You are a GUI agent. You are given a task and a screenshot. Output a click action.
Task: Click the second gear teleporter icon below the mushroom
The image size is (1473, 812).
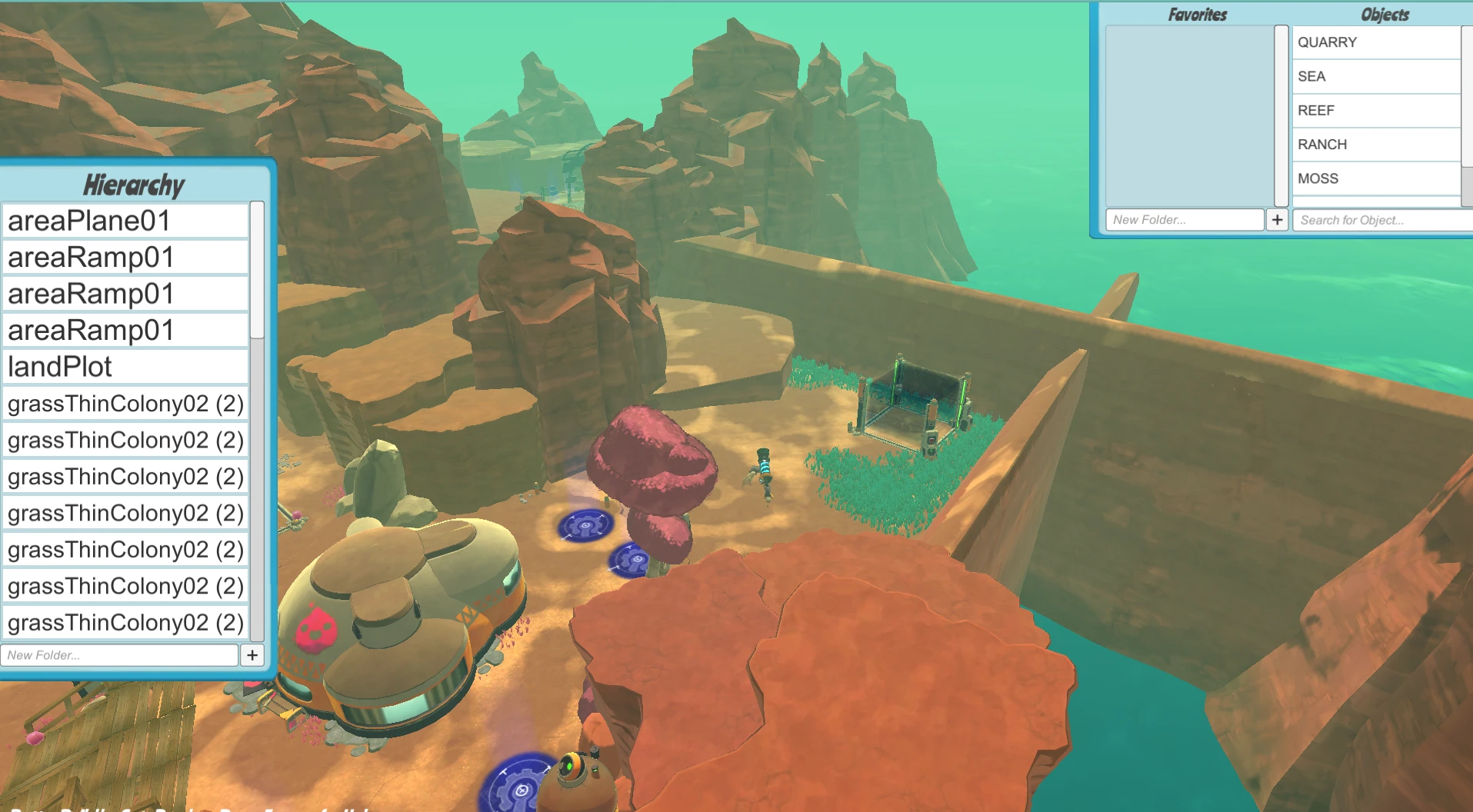click(x=634, y=558)
